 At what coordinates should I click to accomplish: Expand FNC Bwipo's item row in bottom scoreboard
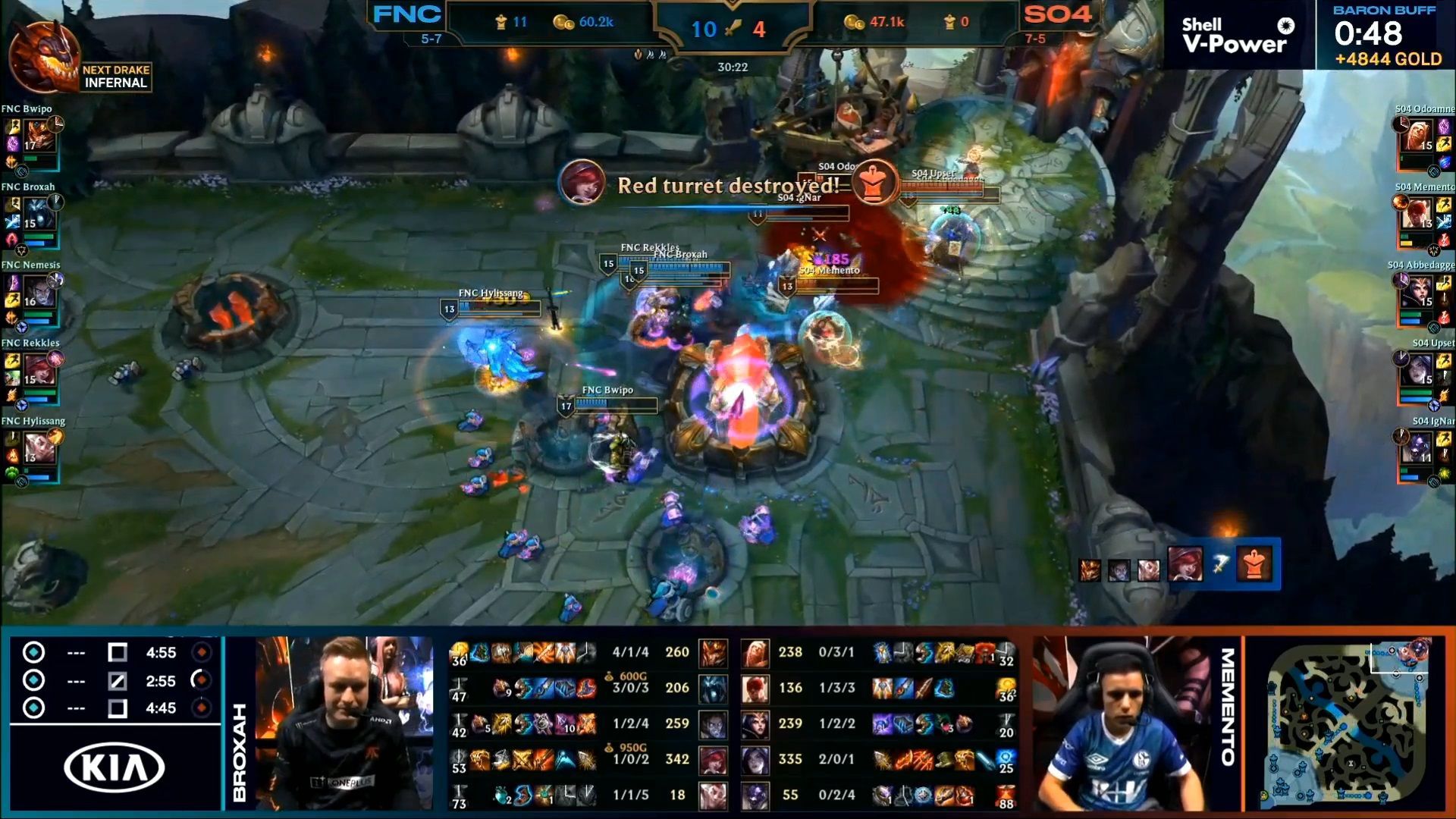(523, 651)
